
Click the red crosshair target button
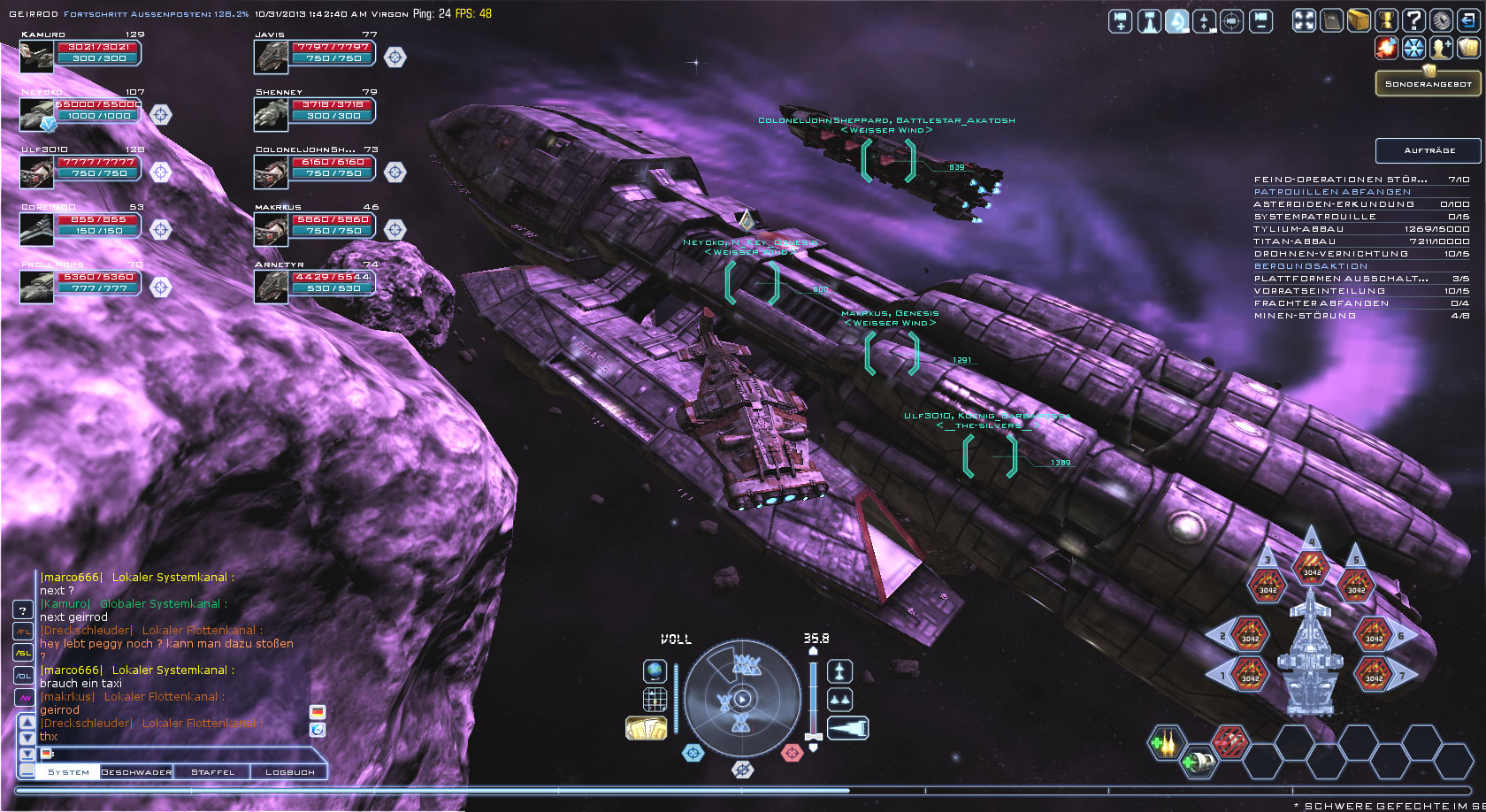(x=792, y=753)
